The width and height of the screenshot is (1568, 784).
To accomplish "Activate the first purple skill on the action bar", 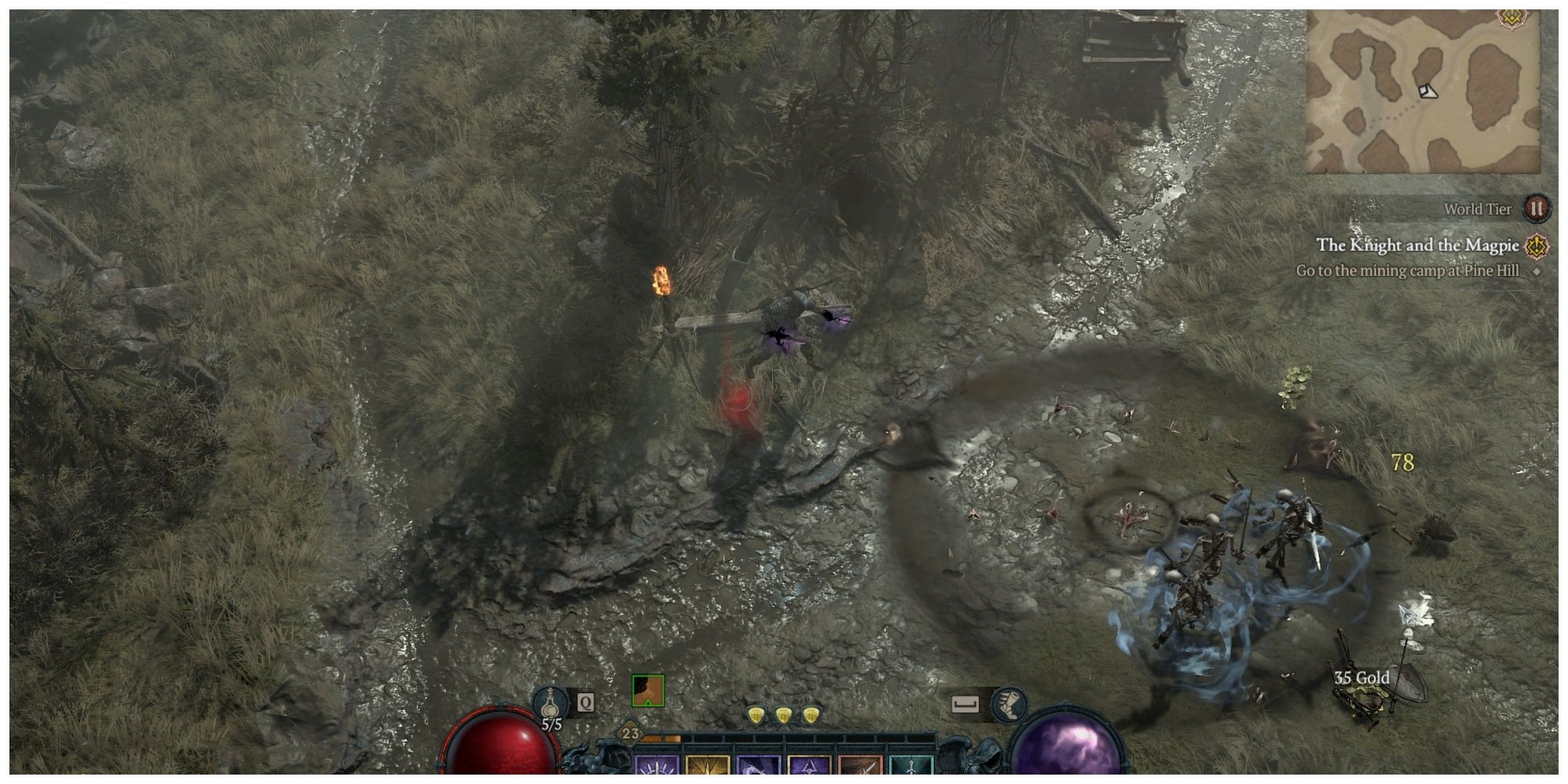I will [x=656, y=772].
